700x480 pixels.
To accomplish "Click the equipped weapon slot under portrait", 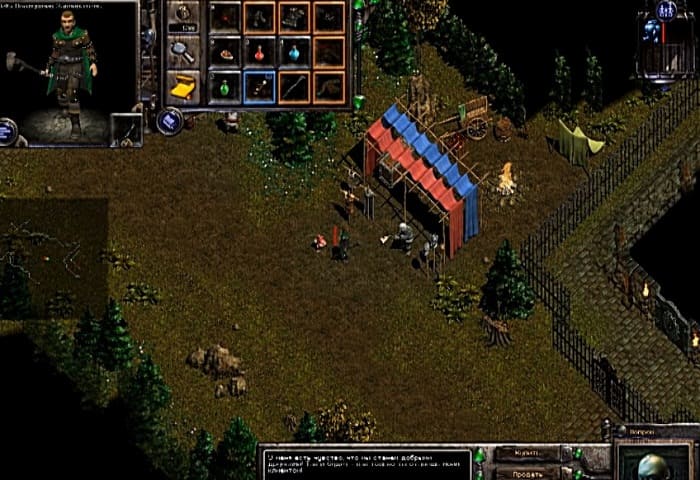I will point(126,128).
